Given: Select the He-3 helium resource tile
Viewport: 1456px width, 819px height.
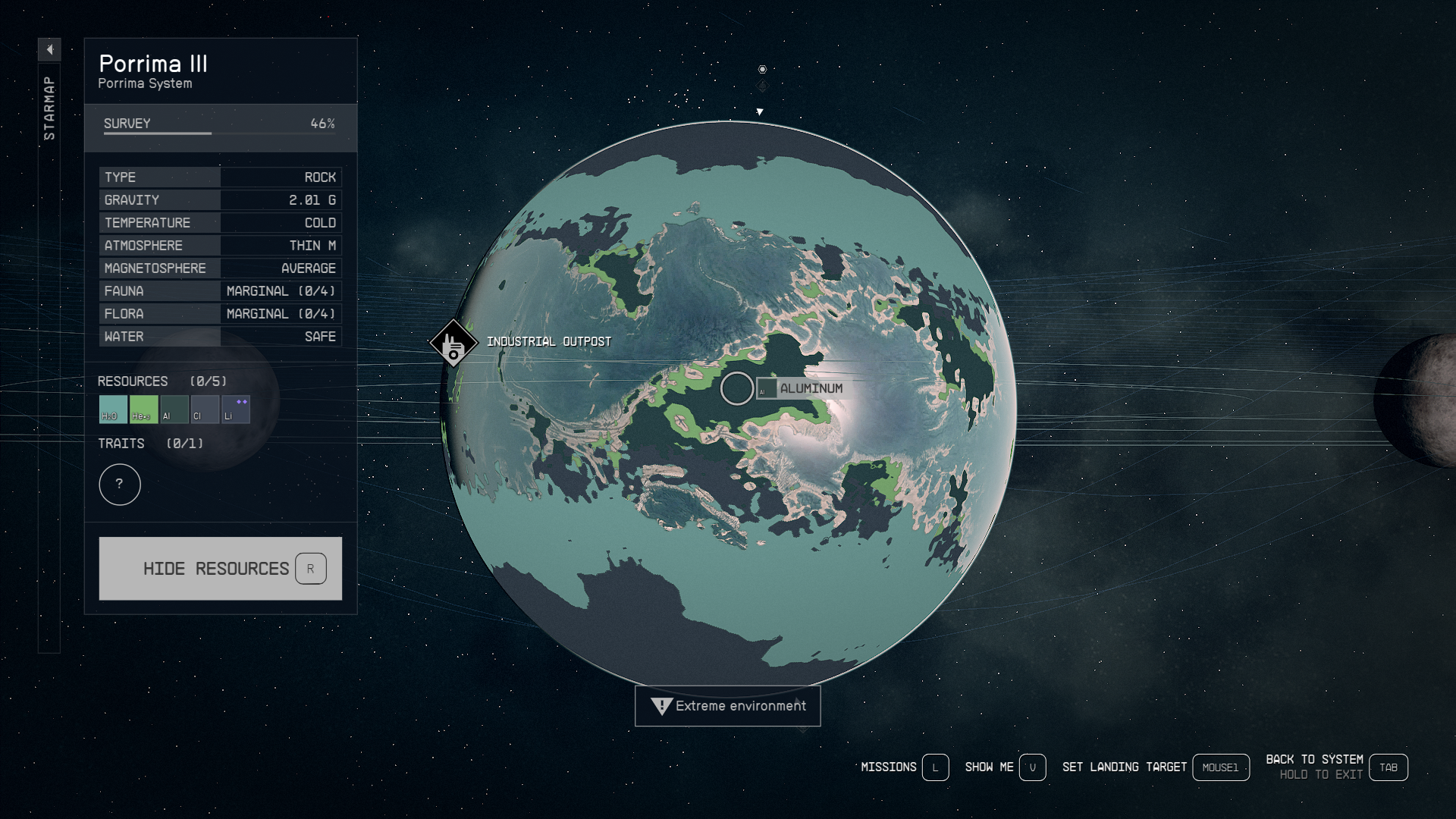Looking at the screenshot, I should pyautogui.click(x=143, y=409).
